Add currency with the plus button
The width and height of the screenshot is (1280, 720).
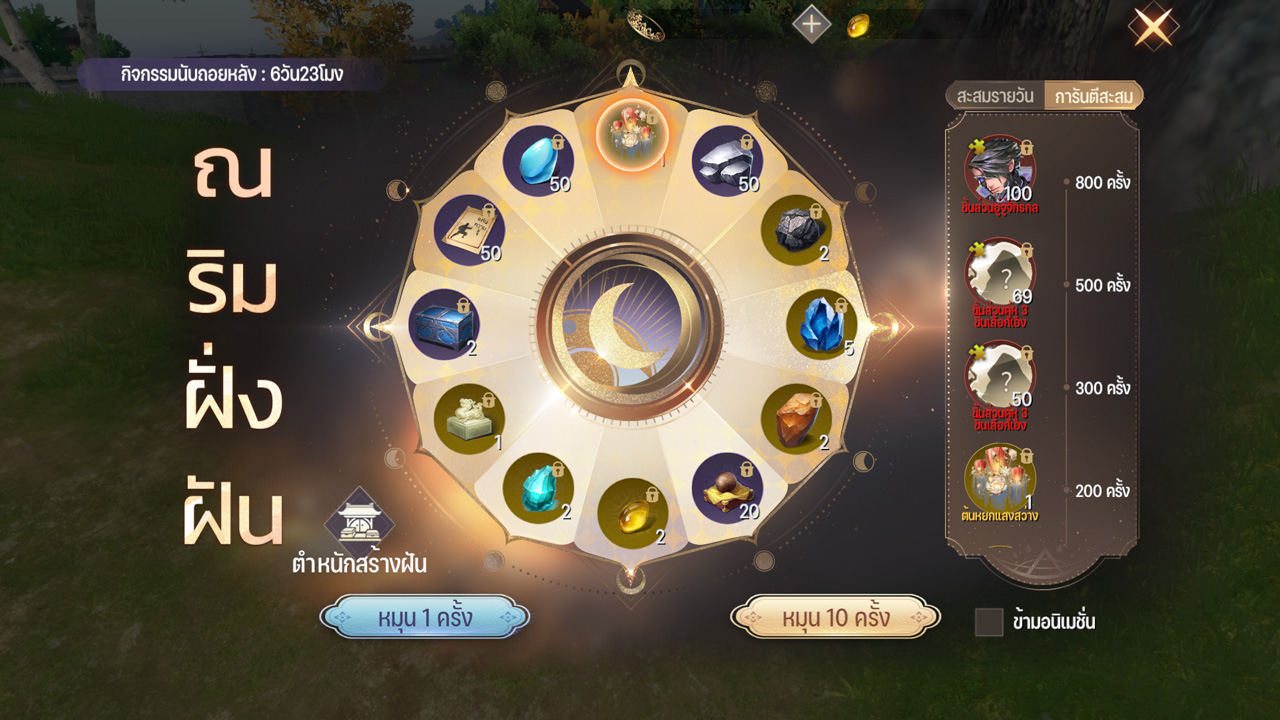(x=811, y=24)
